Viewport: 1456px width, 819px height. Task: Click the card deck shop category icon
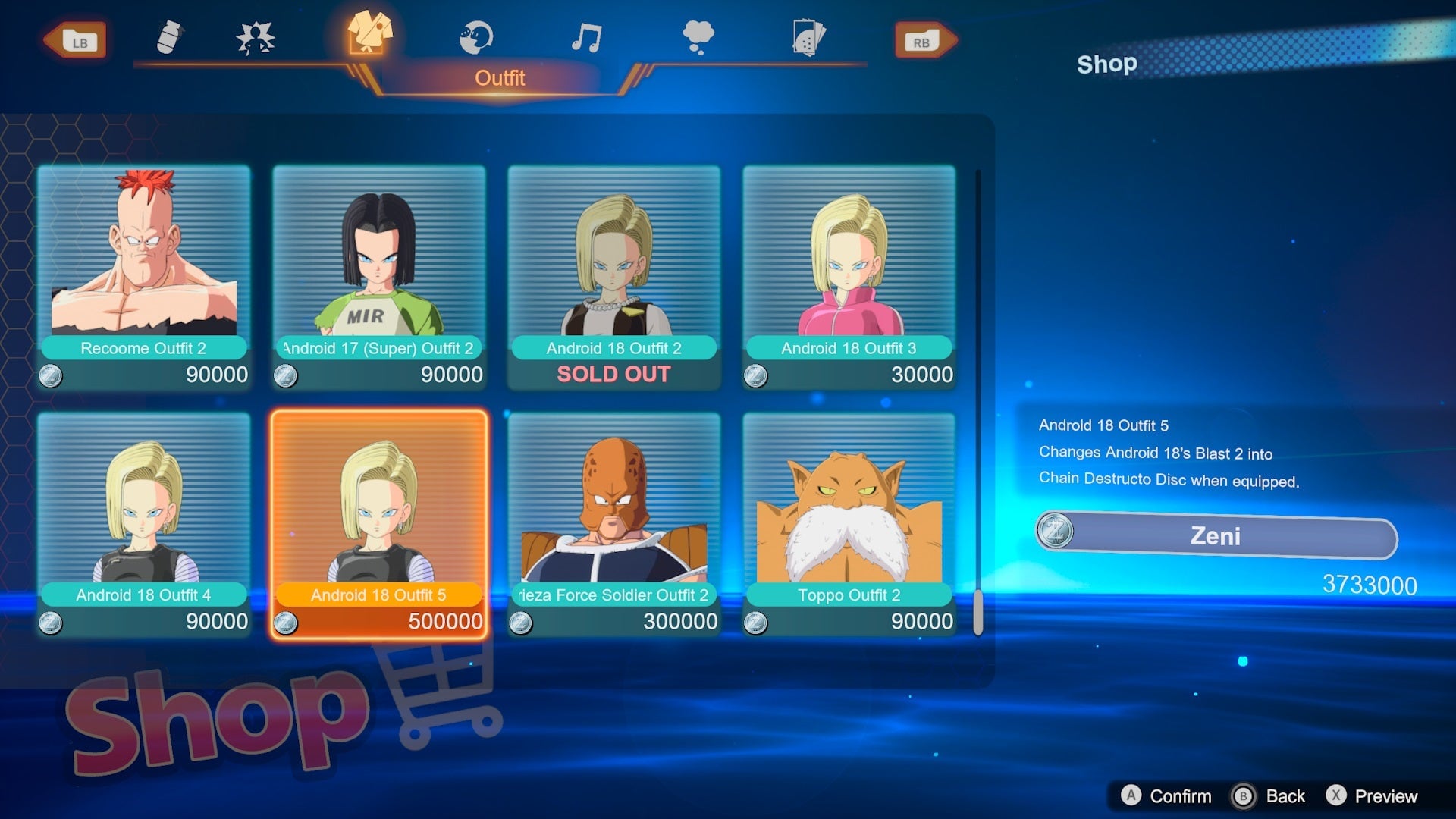pos(808,36)
